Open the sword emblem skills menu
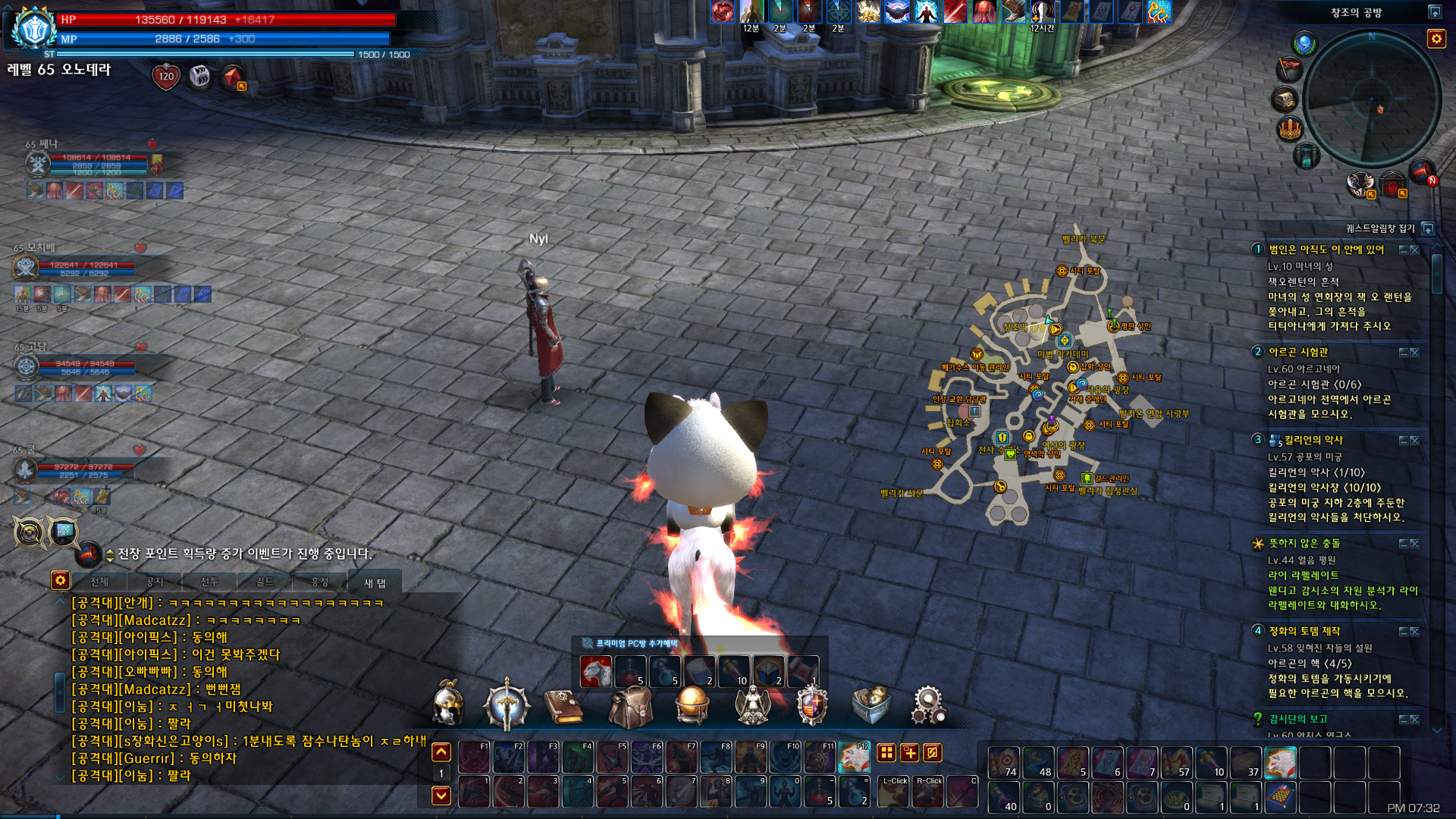The image size is (1456, 819). pyautogui.click(x=507, y=705)
